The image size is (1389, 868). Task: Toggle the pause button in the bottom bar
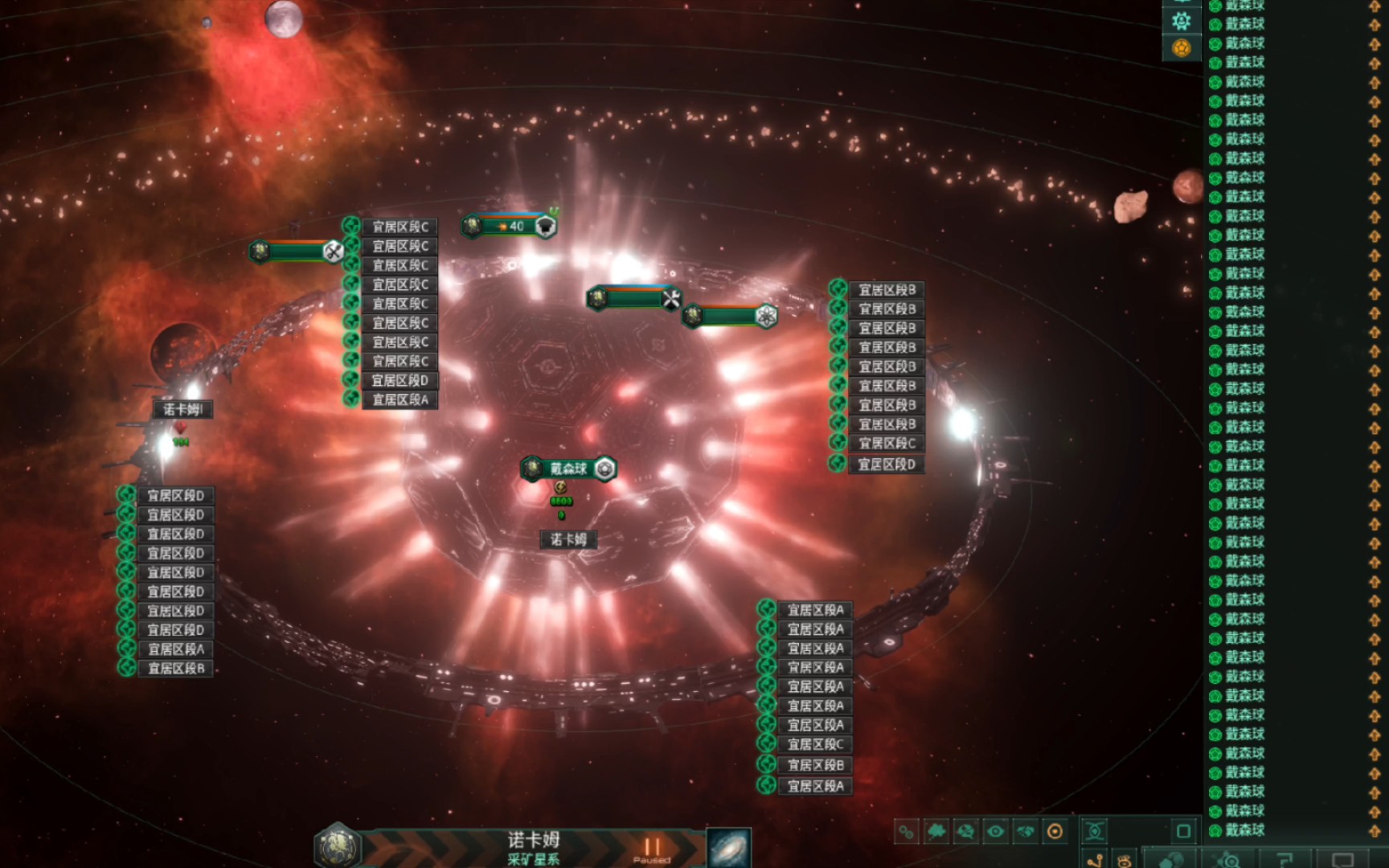(x=651, y=847)
